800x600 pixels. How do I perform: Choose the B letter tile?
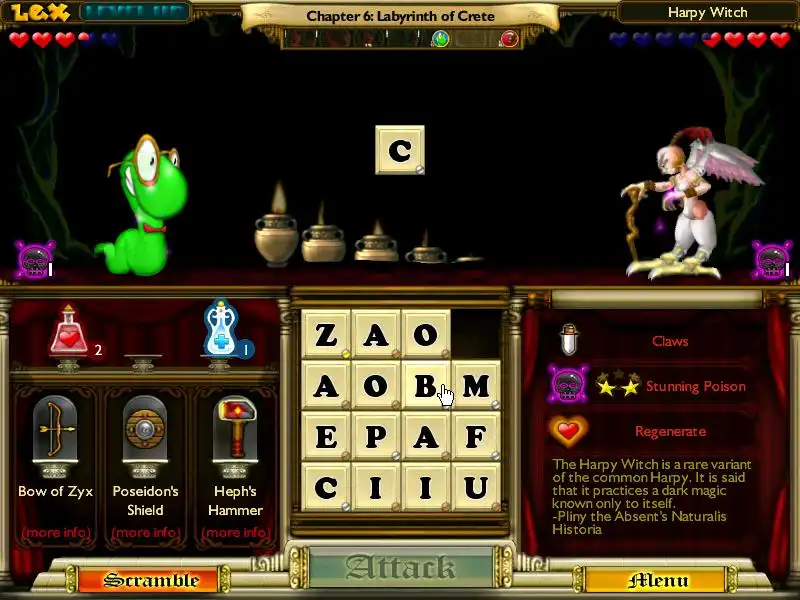tap(426, 385)
